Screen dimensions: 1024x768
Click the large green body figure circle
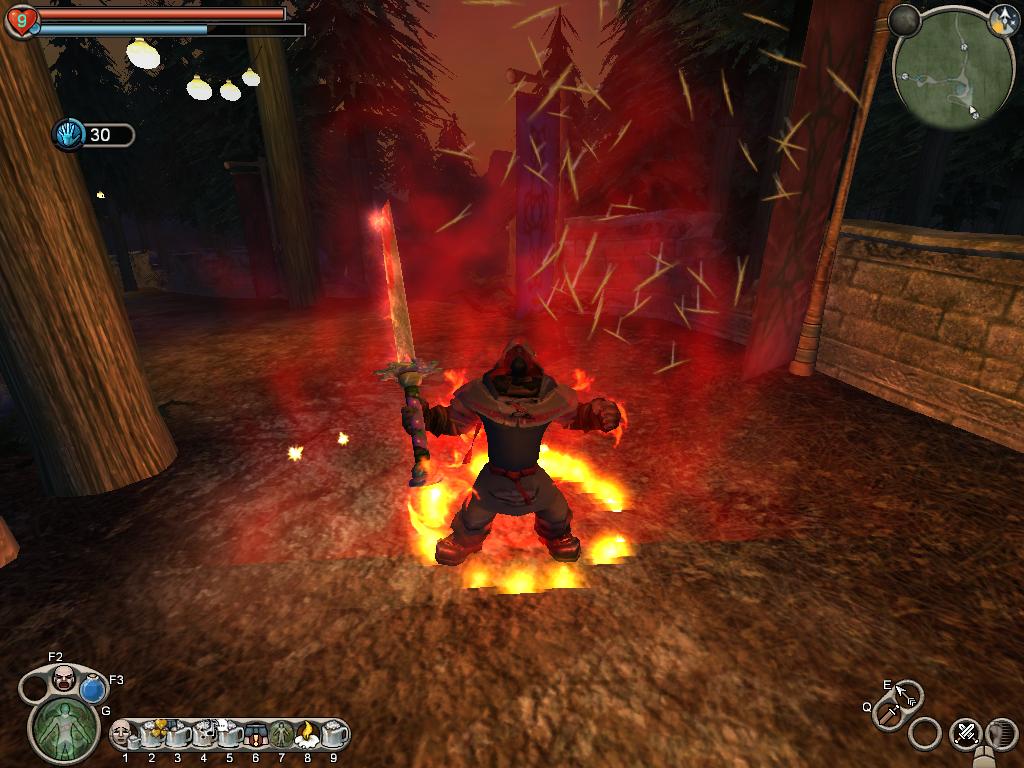pyautogui.click(x=65, y=729)
